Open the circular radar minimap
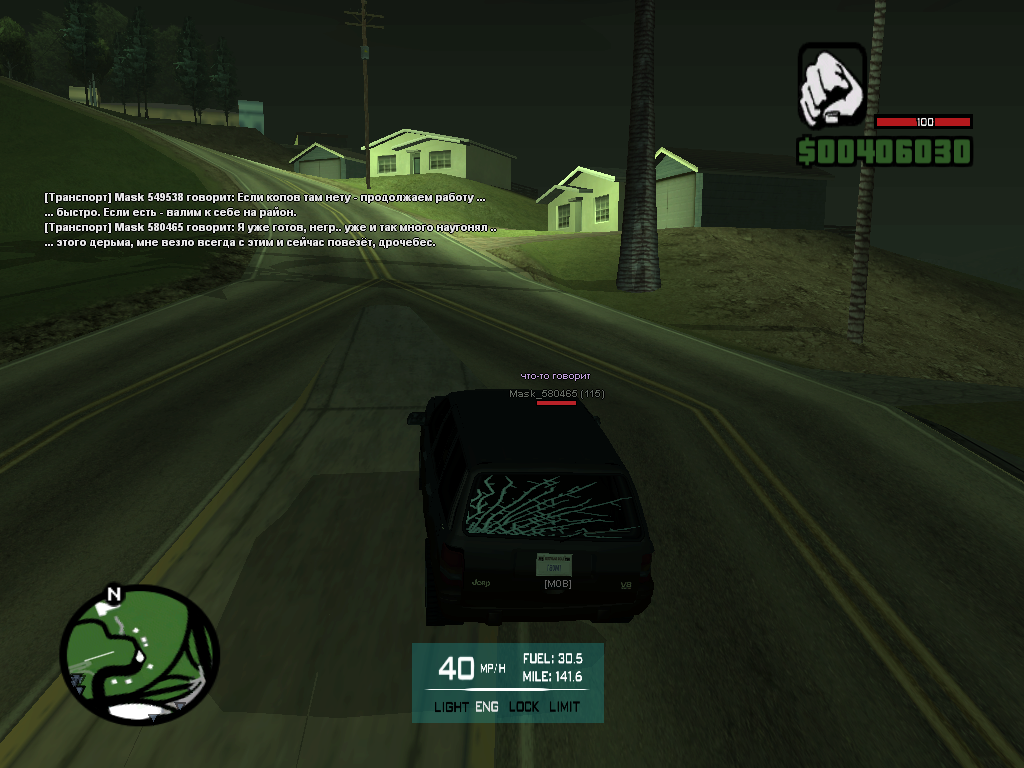Viewport: 1024px width, 768px height. [x=138, y=655]
